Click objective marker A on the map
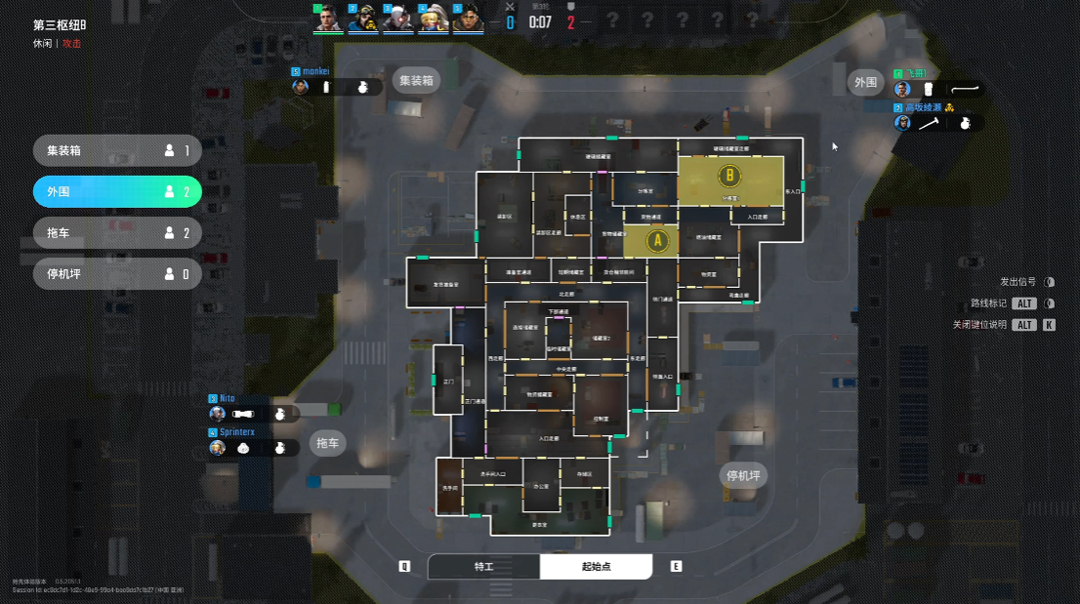1080x604 pixels. click(657, 240)
